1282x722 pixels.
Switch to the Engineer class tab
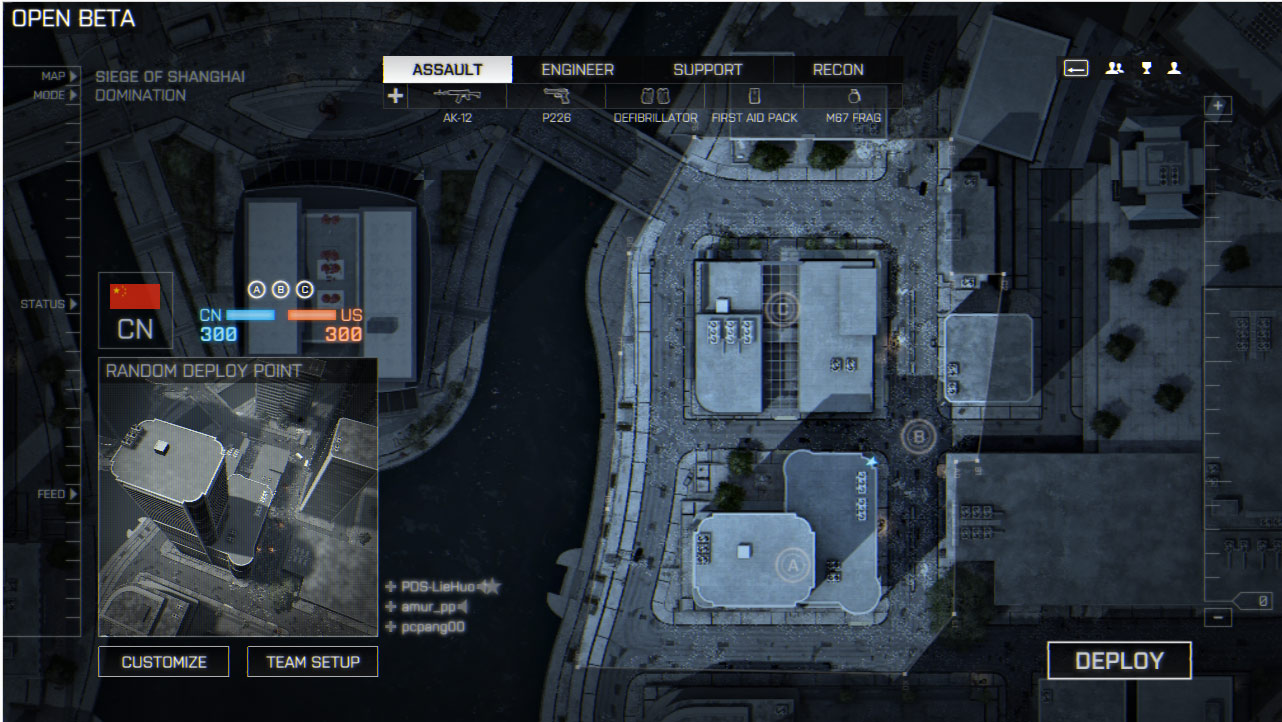(577, 70)
